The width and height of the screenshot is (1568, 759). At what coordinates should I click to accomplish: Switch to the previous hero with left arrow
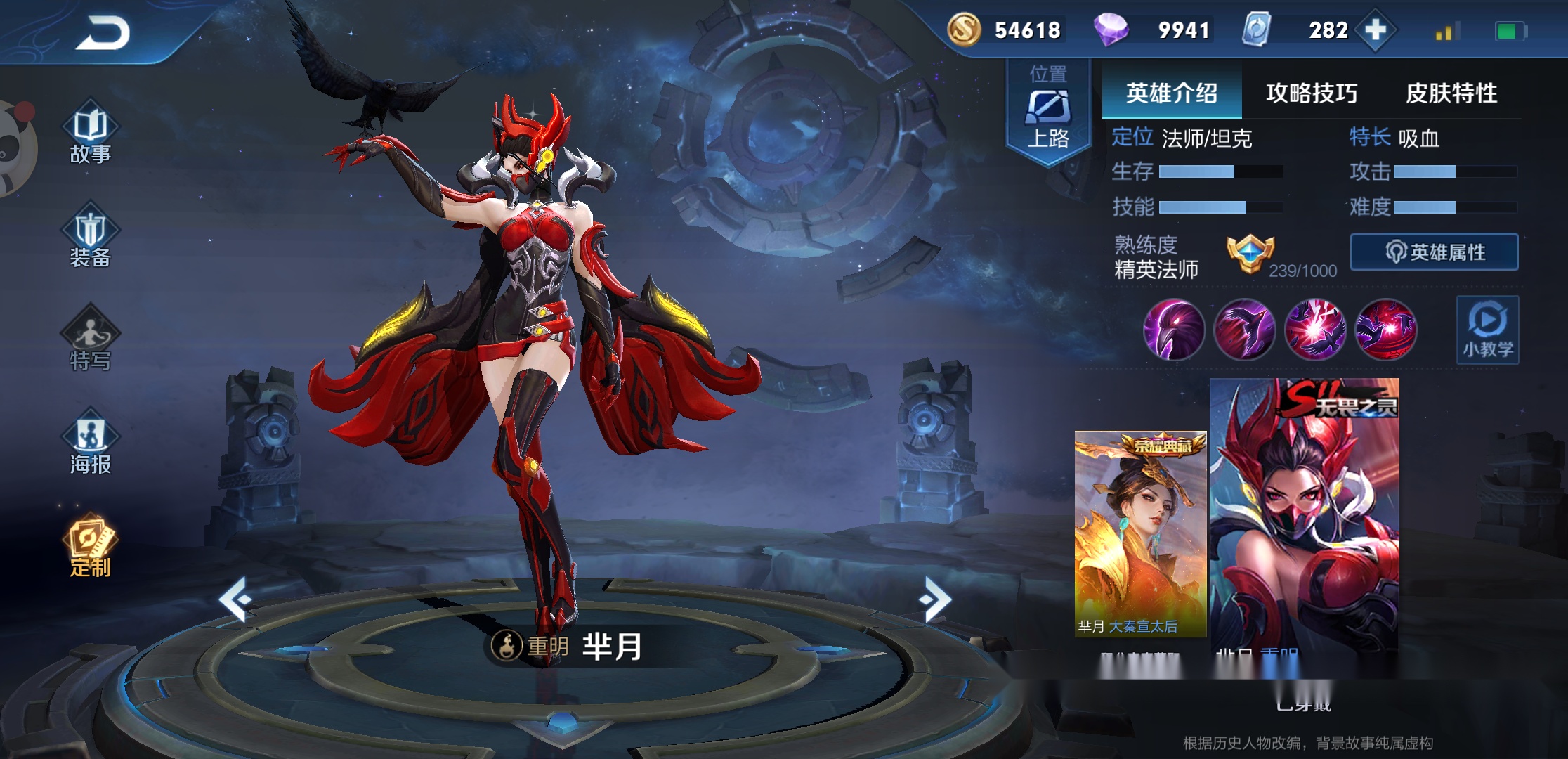(x=235, y=599)
